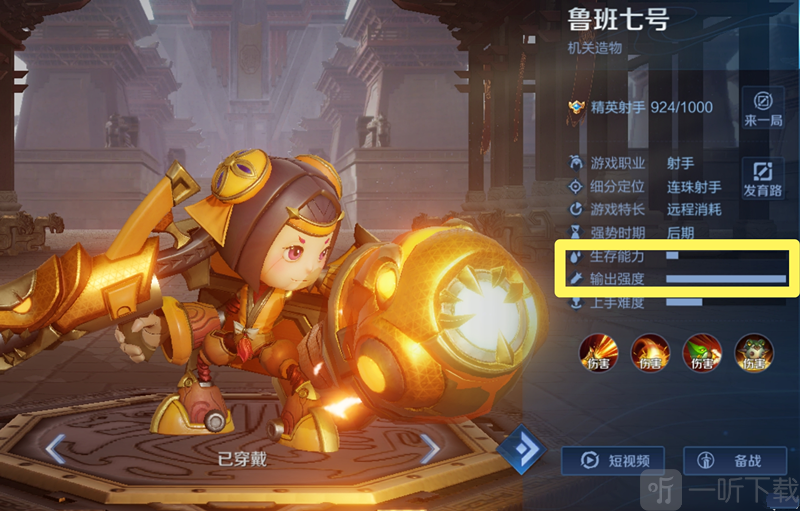
Task: Show the previous skin with the left arrow
Action: coord(57,449)
